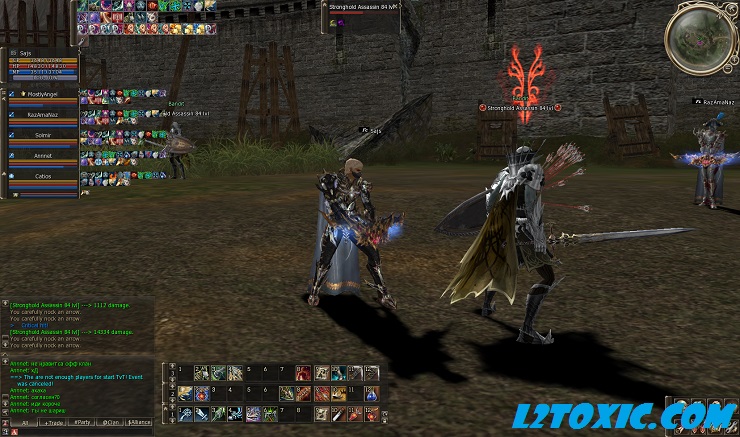Screen dimensions: 740x437
Task: Select your own Sajs status panel
Action: coord(40,65)
